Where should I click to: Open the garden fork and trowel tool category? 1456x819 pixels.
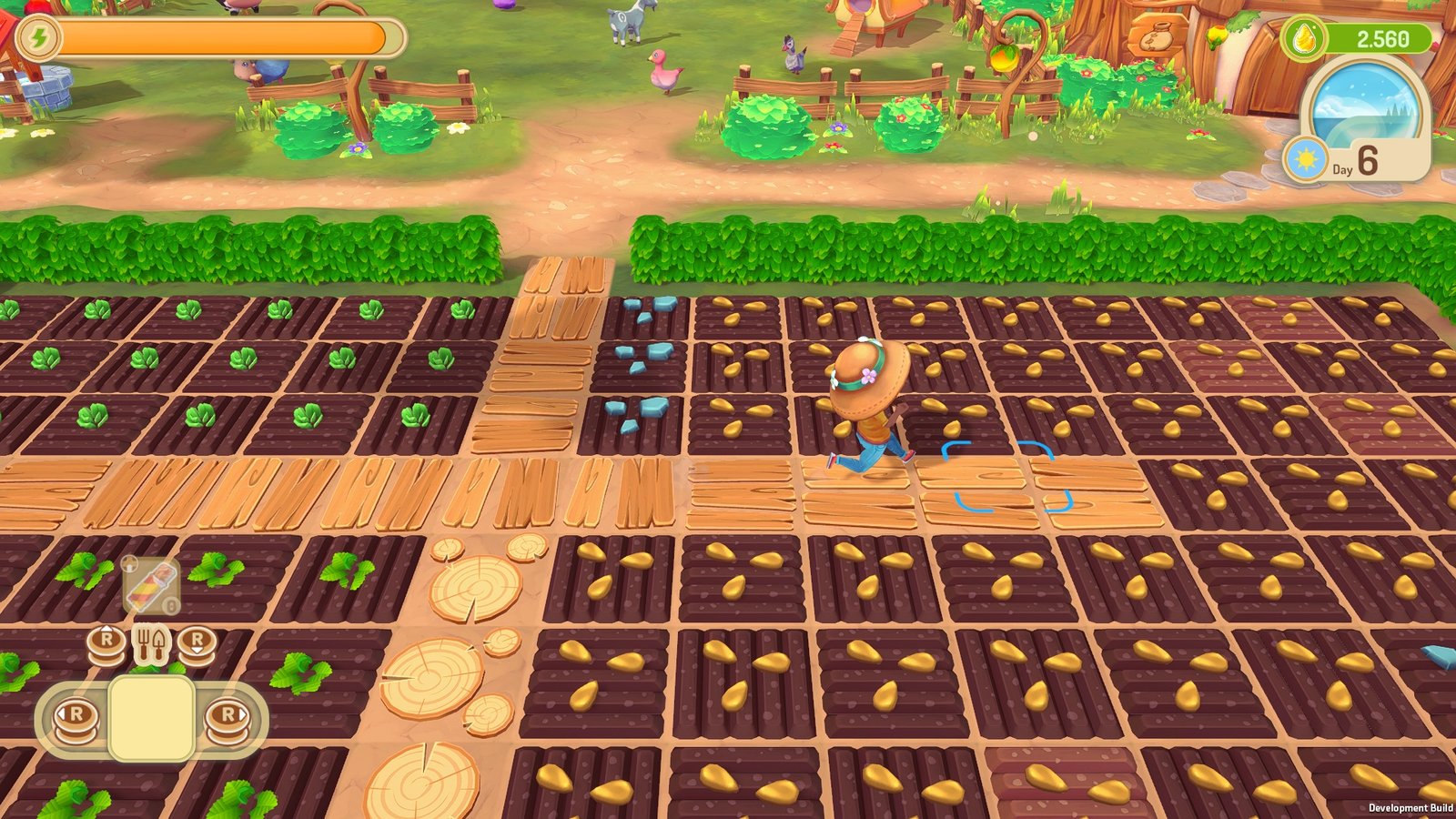pyautogui.click(x=151, y=644)
